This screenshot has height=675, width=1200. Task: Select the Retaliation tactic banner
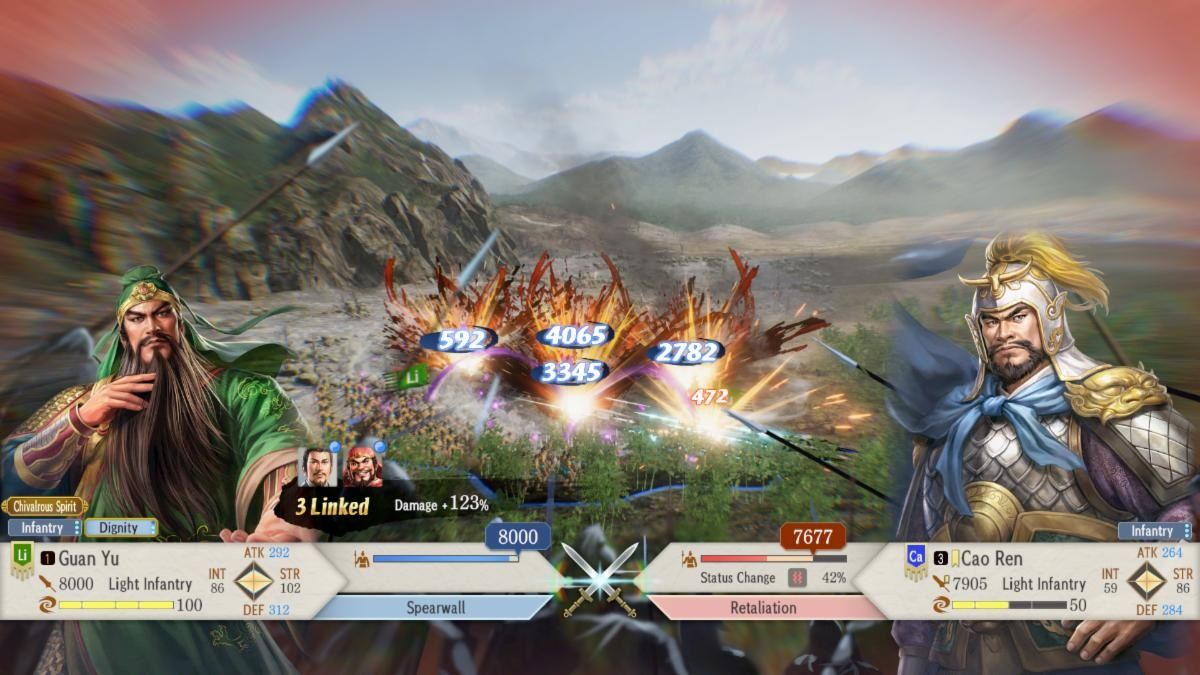pyautogui.click(x=764, y=607)
